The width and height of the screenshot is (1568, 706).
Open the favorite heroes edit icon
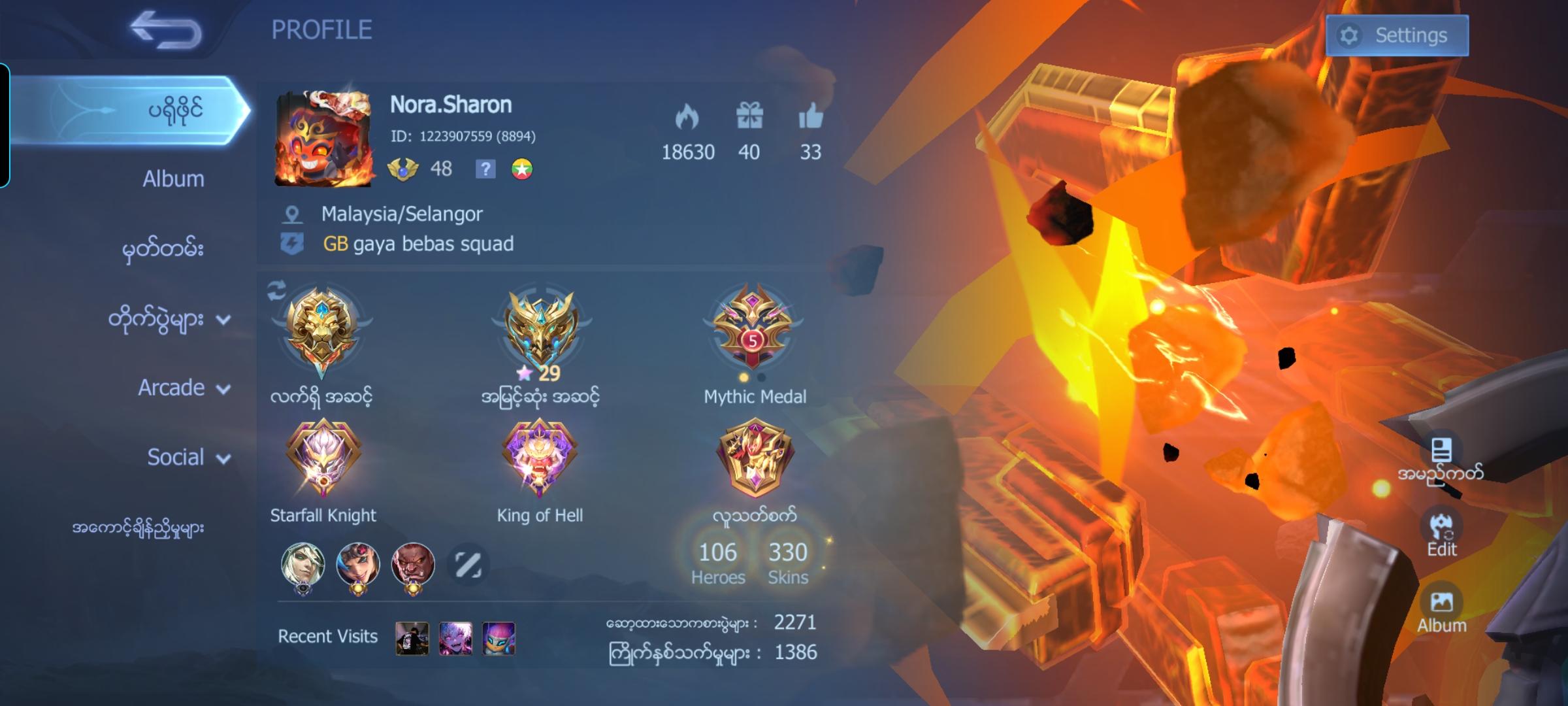tap(468, 563)
